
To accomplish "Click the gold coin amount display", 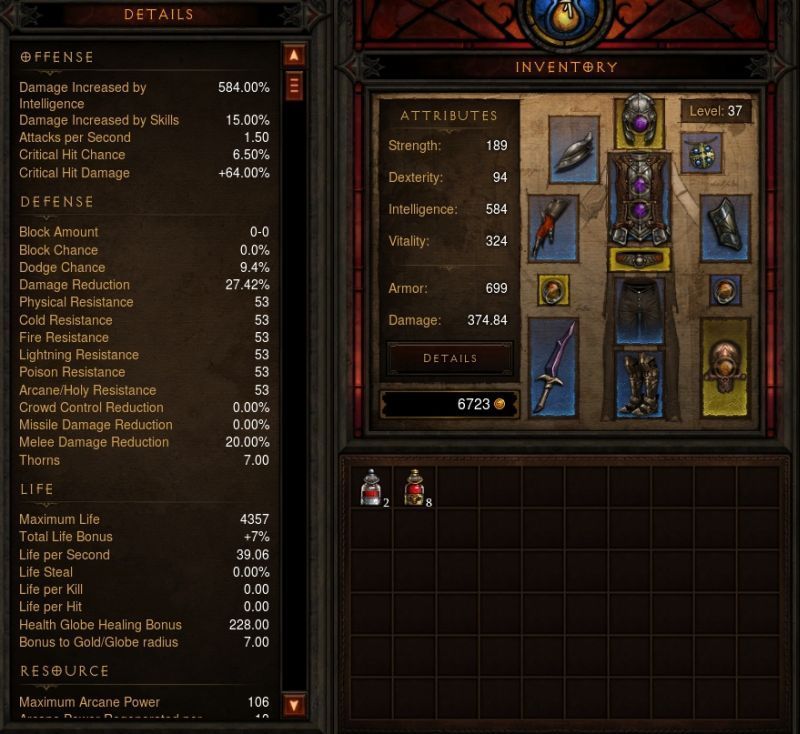I will (449, 404).
